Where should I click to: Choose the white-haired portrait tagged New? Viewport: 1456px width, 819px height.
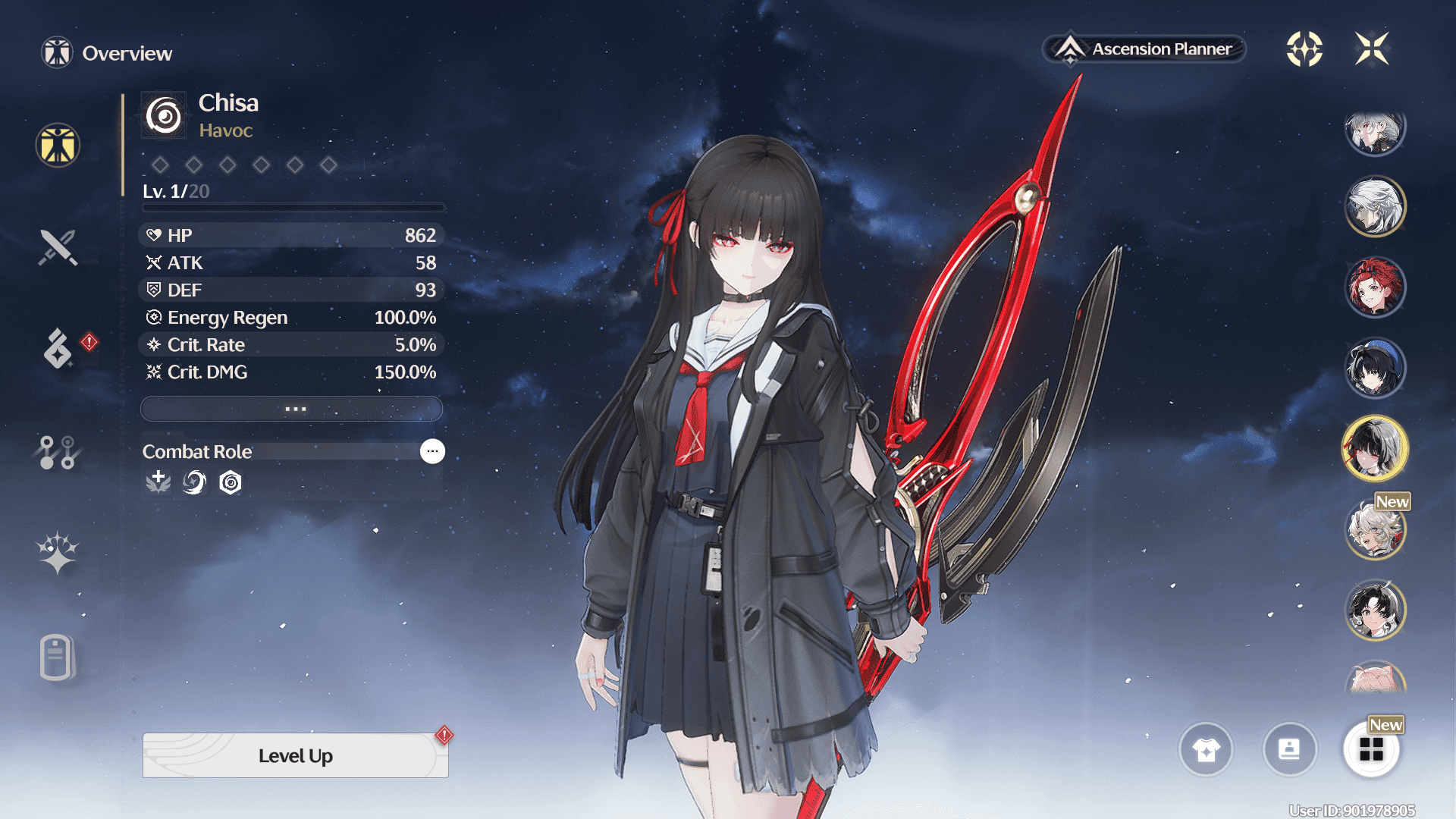pos(1375,529)
